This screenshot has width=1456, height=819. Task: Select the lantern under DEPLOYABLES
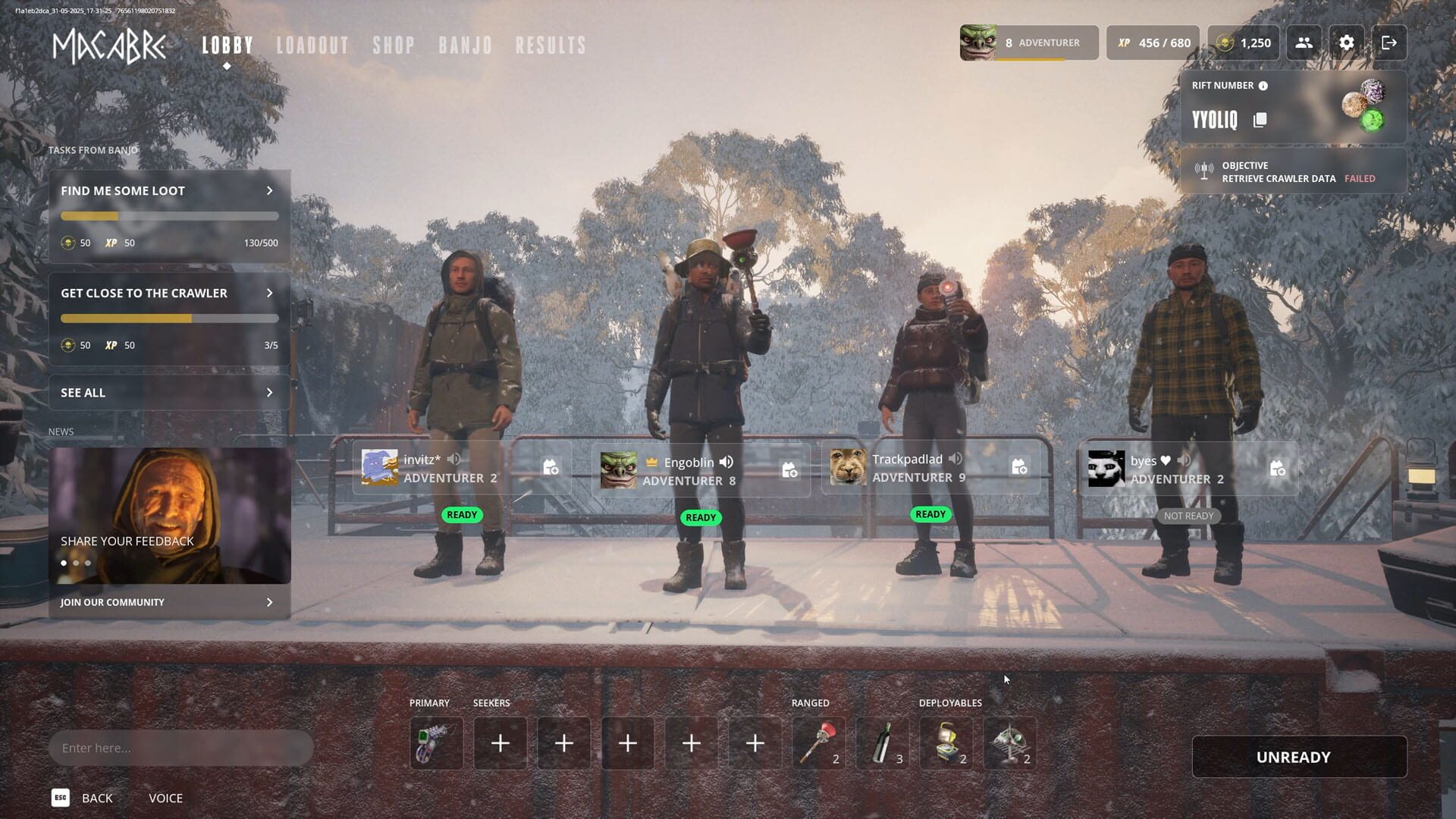tap(946, 743)
